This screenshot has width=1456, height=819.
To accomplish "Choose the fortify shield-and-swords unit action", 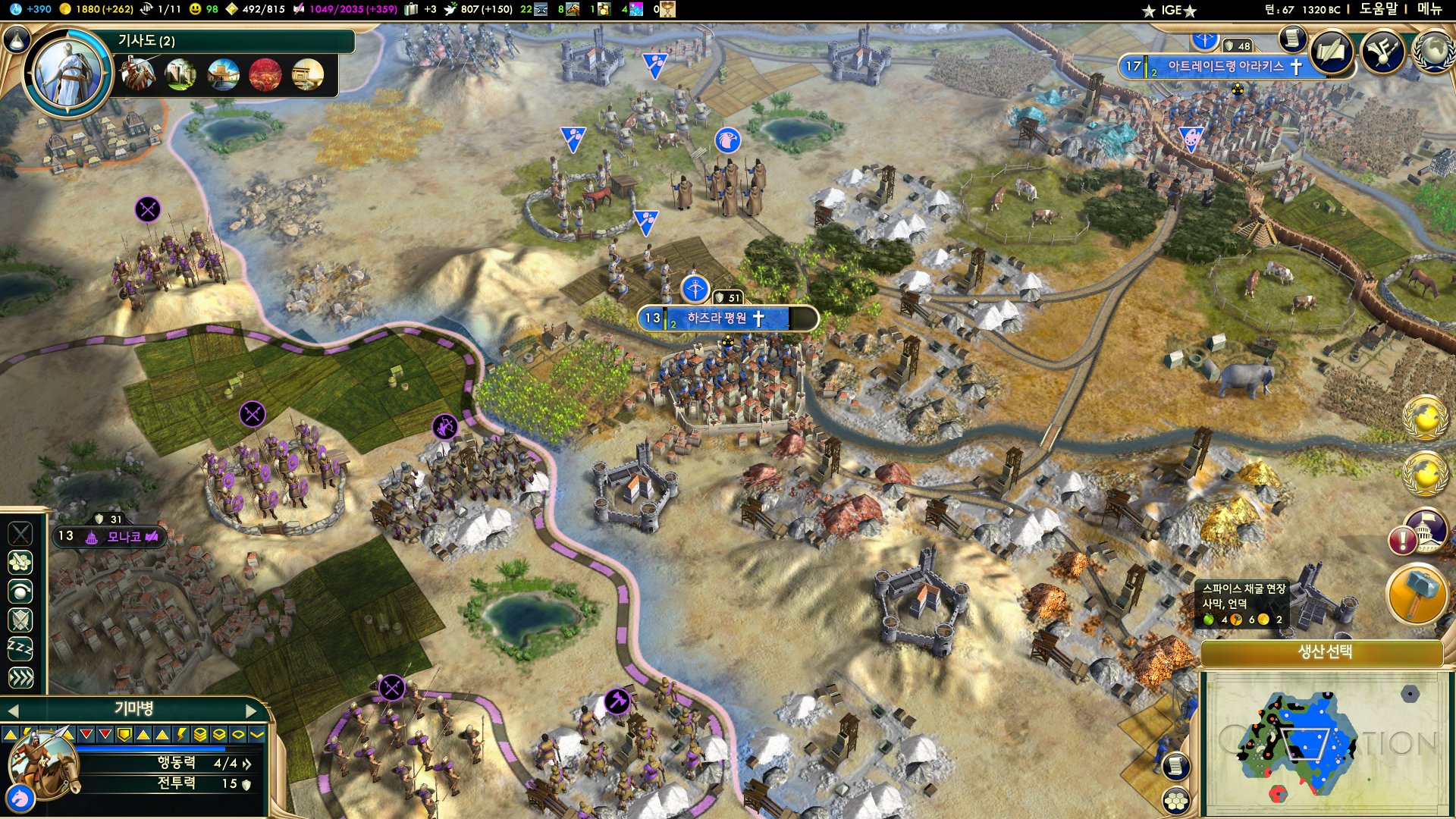I will [20, 620].
